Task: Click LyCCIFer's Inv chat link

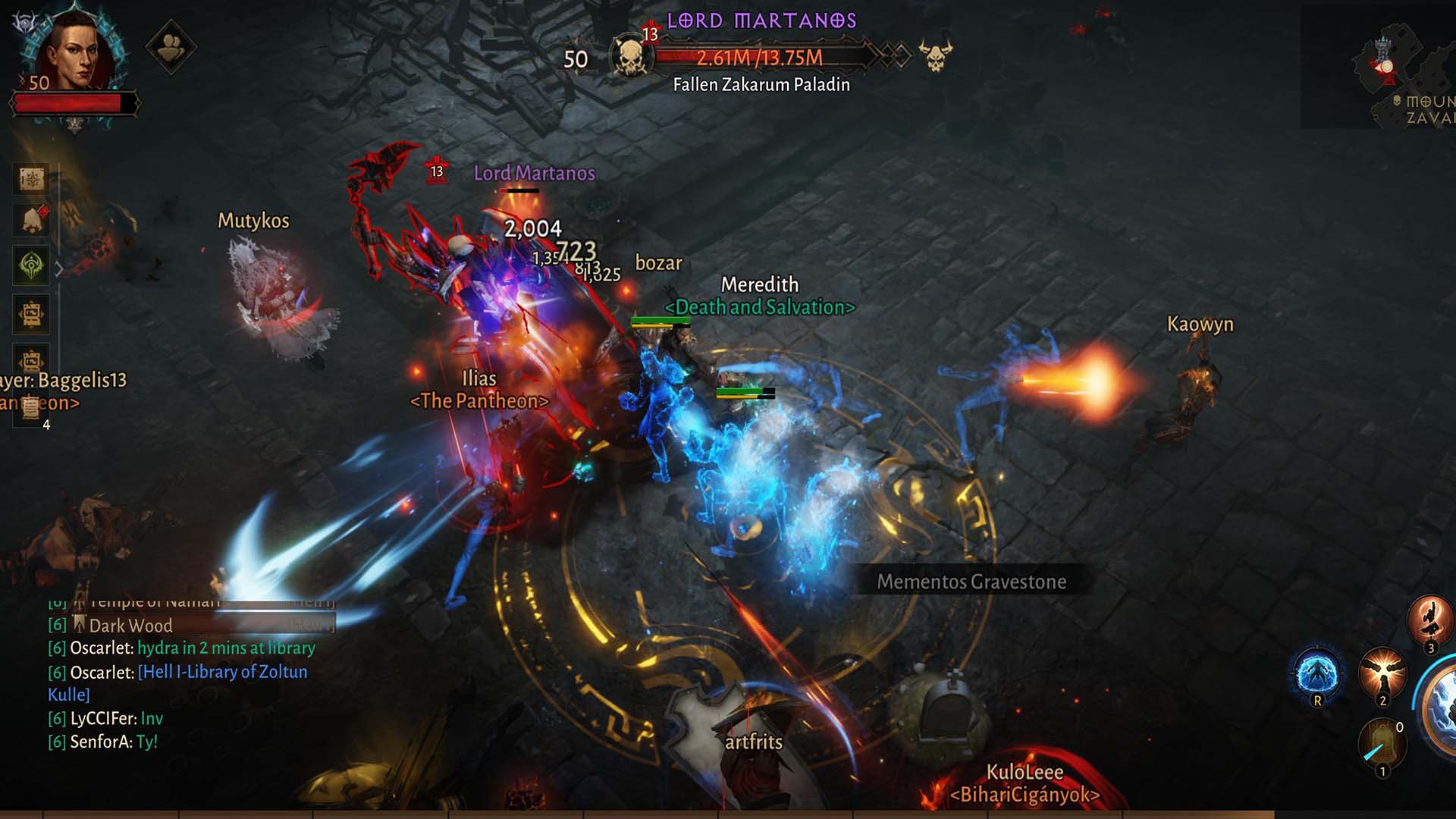Action: coord(152,718)
